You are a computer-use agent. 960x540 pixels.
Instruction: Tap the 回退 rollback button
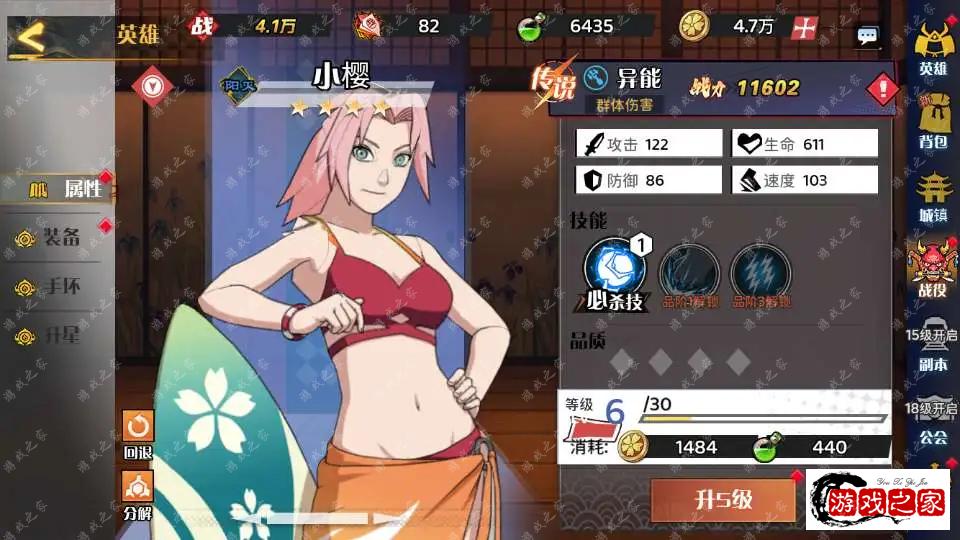[138, 433]
